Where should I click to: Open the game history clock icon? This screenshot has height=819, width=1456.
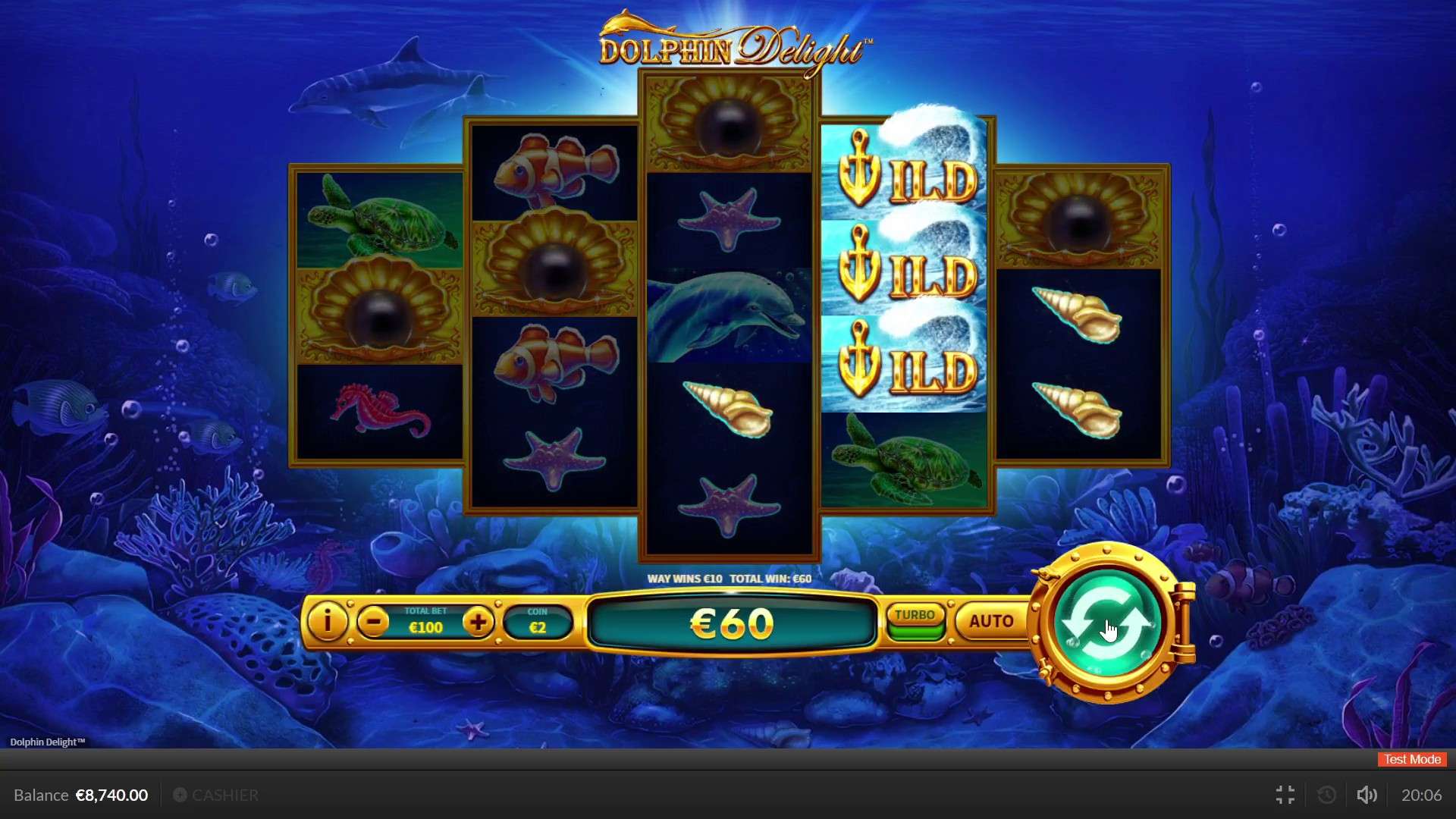pos(1326,795)
